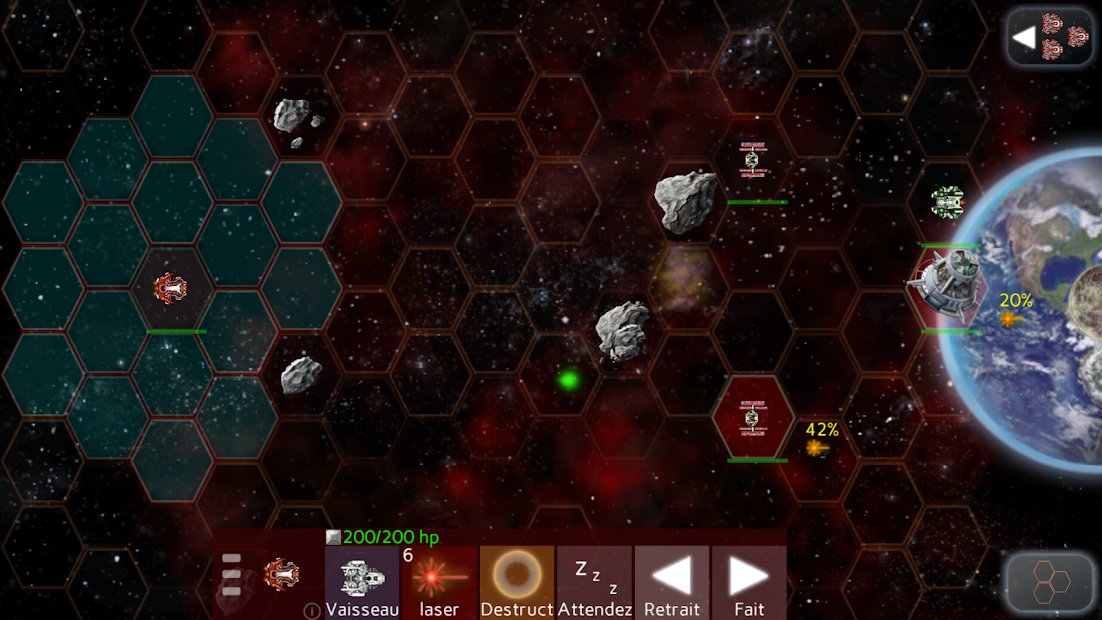
Task: Trigger the Destruct ability
Action: point(516,582)
